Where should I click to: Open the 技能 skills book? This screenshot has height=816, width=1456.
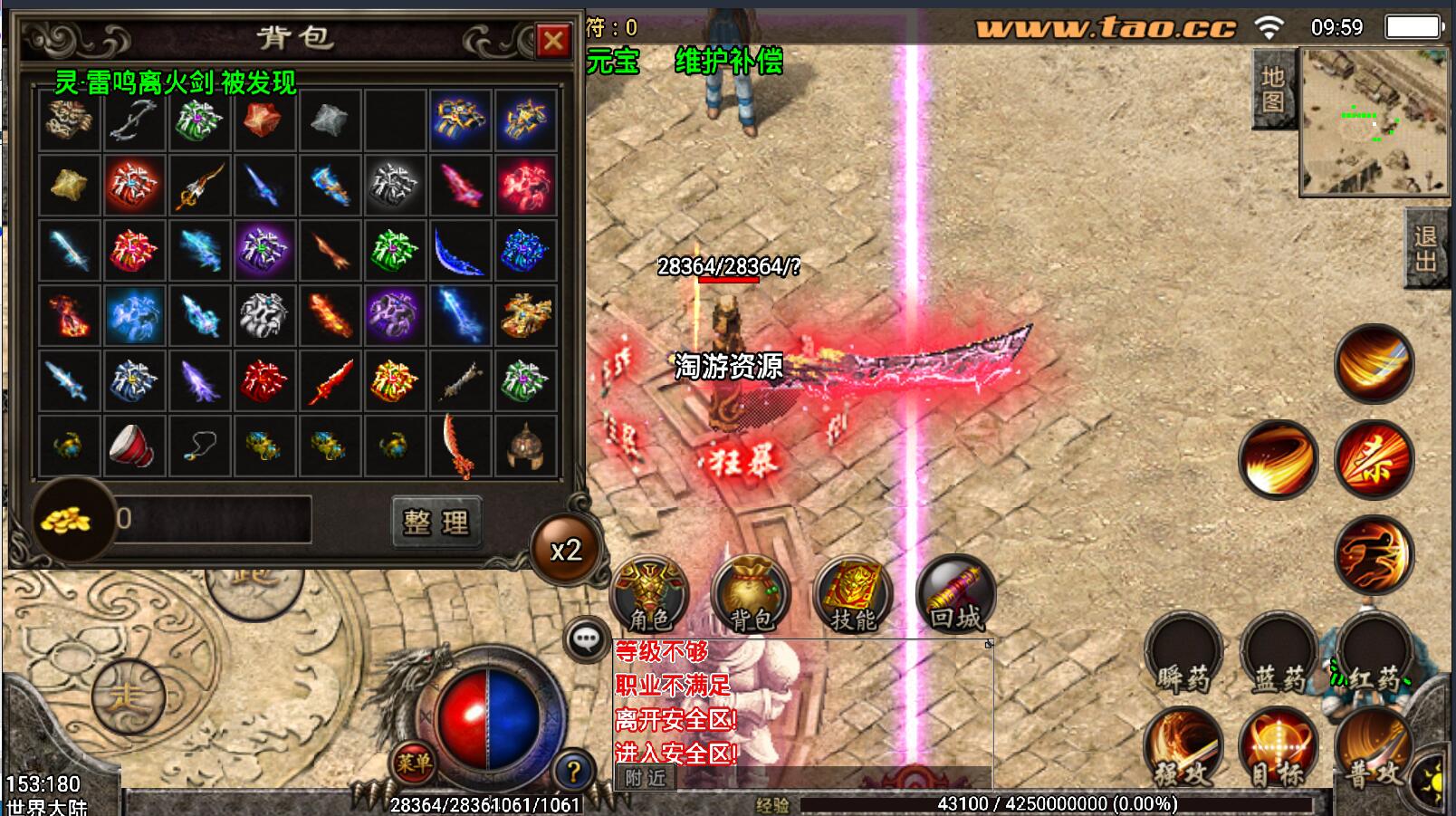(853, 595)
